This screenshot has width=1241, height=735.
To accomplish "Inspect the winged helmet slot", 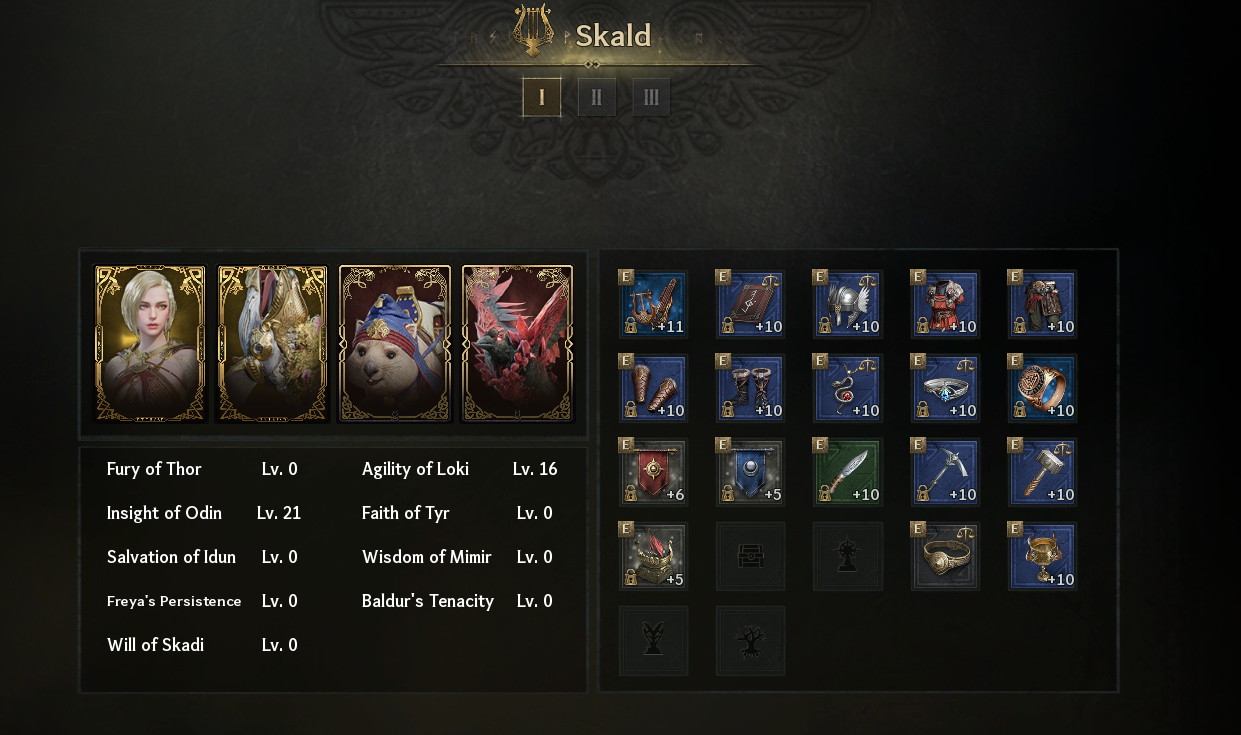I will [x=847, y=304].
